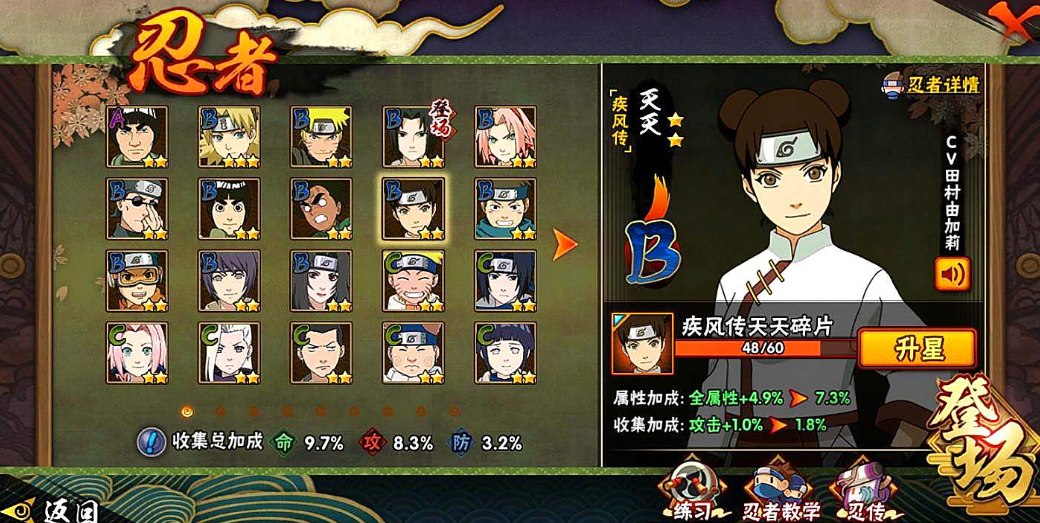
Task: Select the A-rank Might Guy portrait
Action: (137, 136)
